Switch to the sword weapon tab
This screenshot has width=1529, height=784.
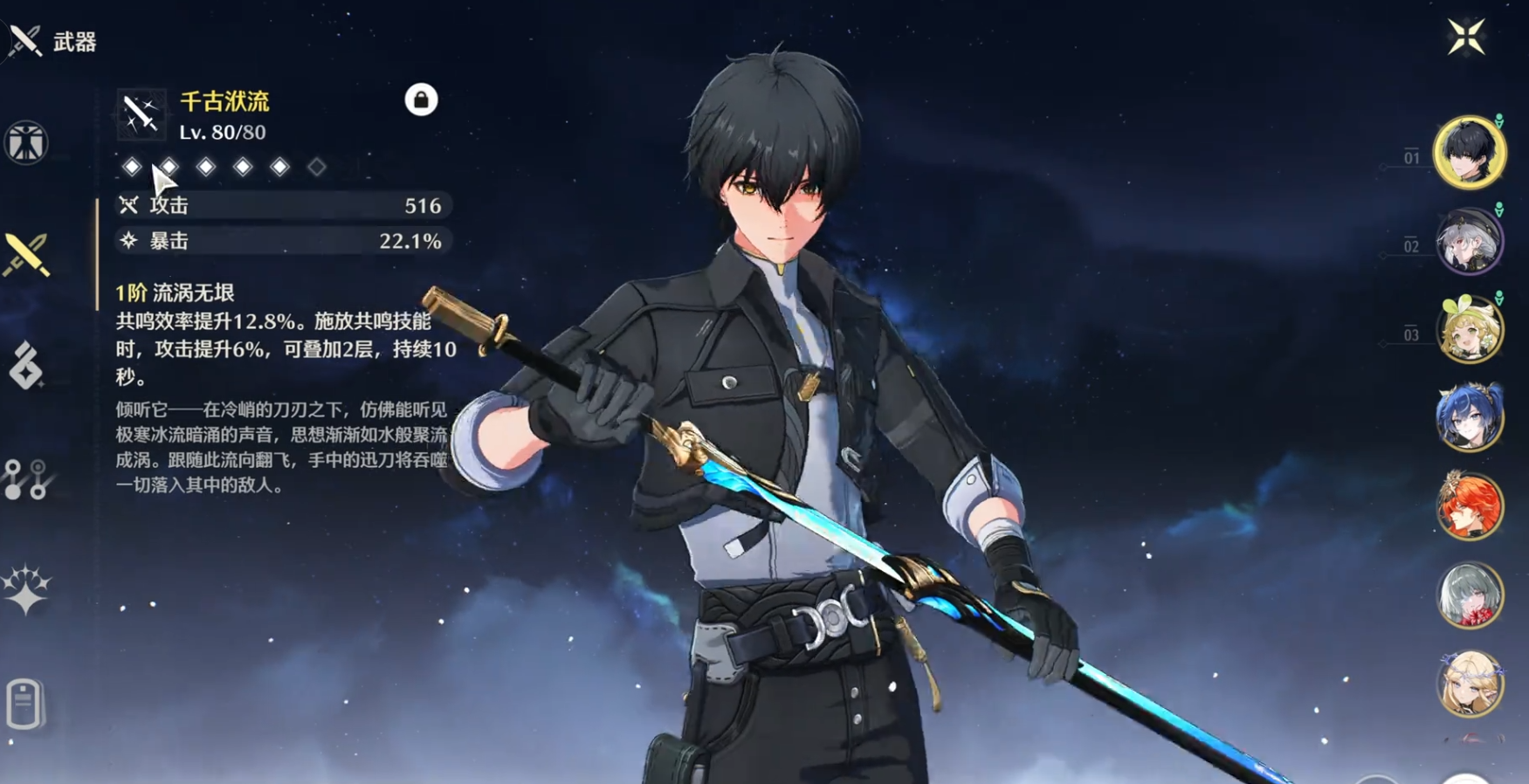click(26, 255)
